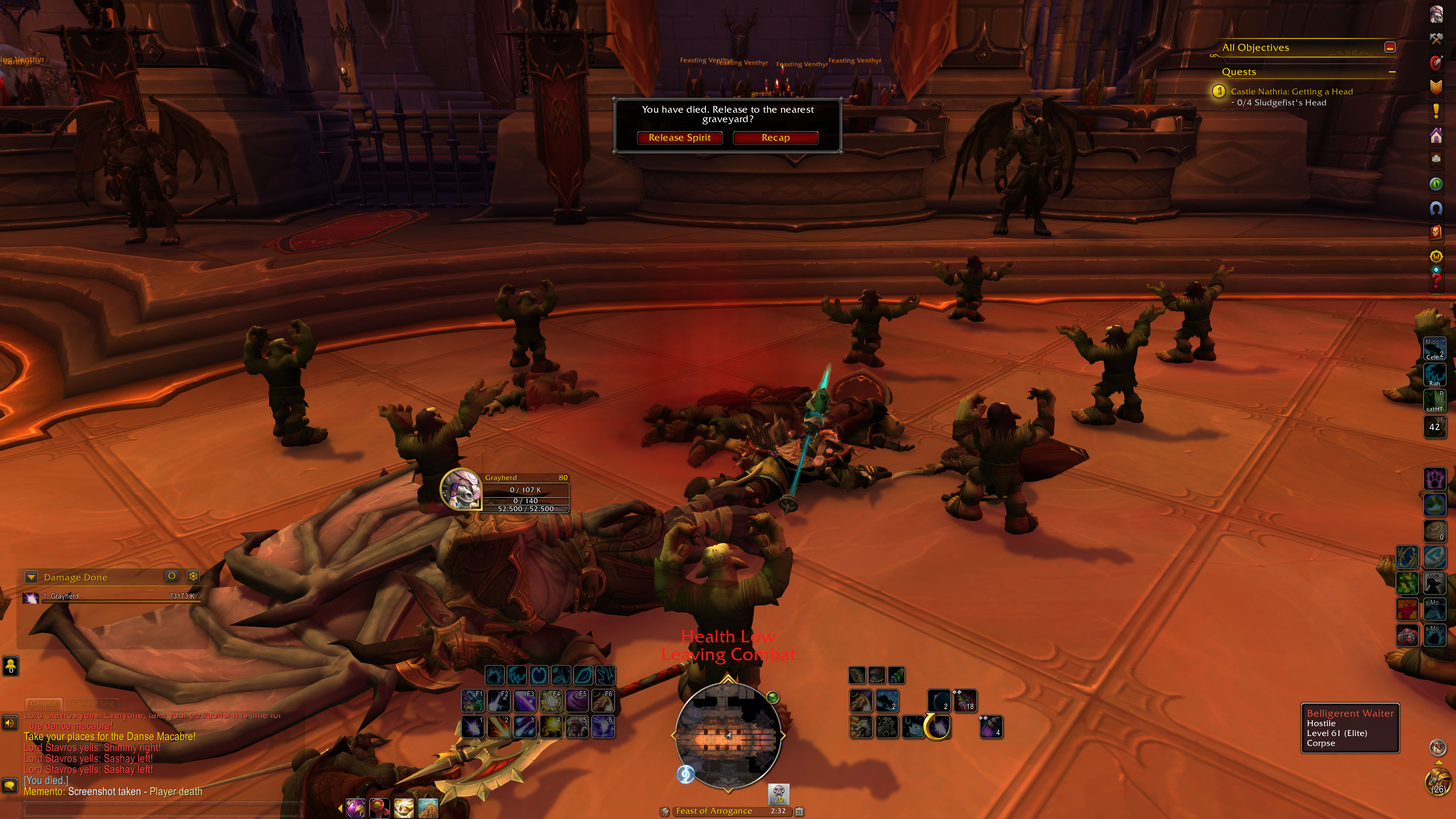Activate the F4 sun ability
Viewport: 1456px width, 819px height.
(551, 701)
